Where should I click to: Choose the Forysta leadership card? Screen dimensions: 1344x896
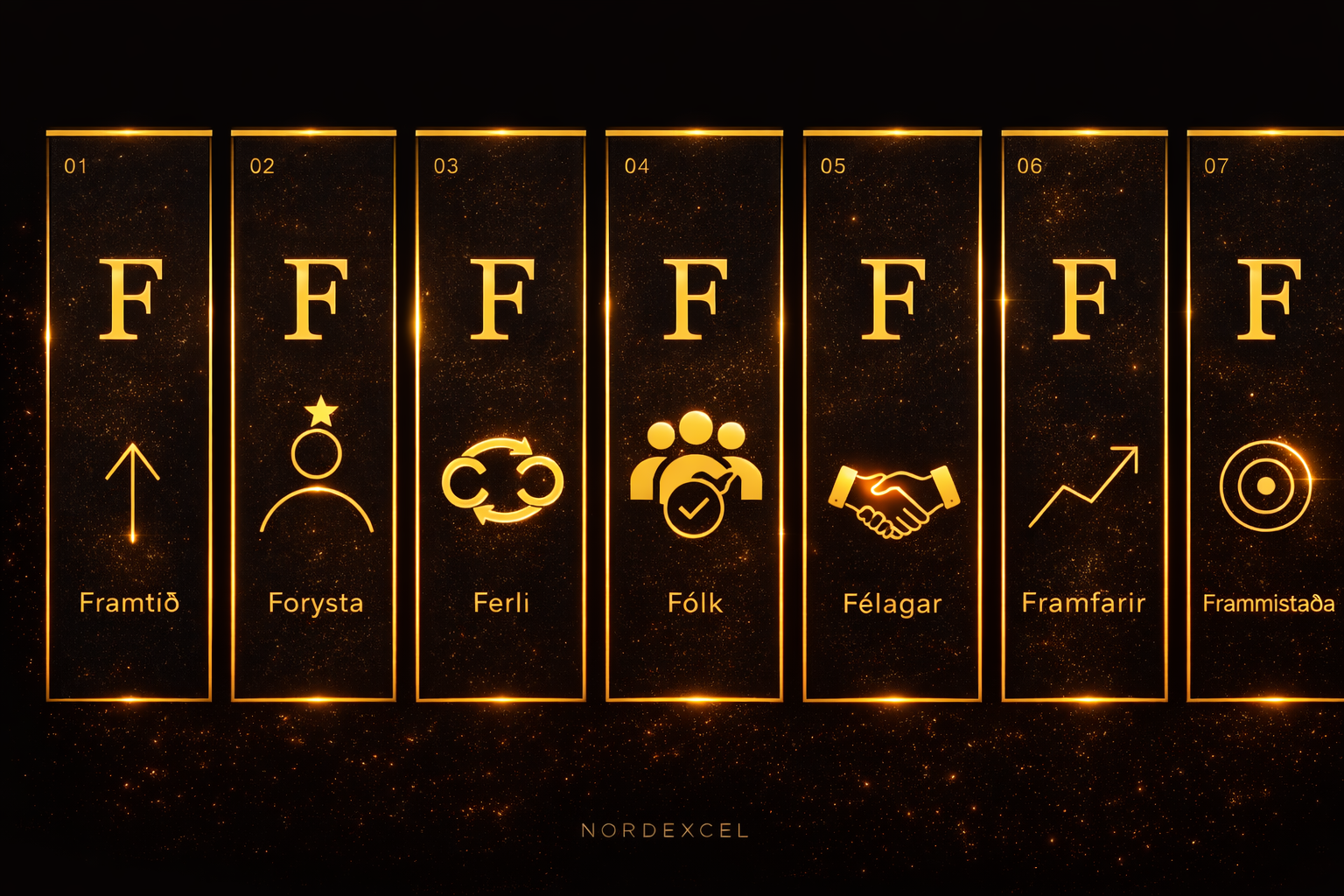314,416
